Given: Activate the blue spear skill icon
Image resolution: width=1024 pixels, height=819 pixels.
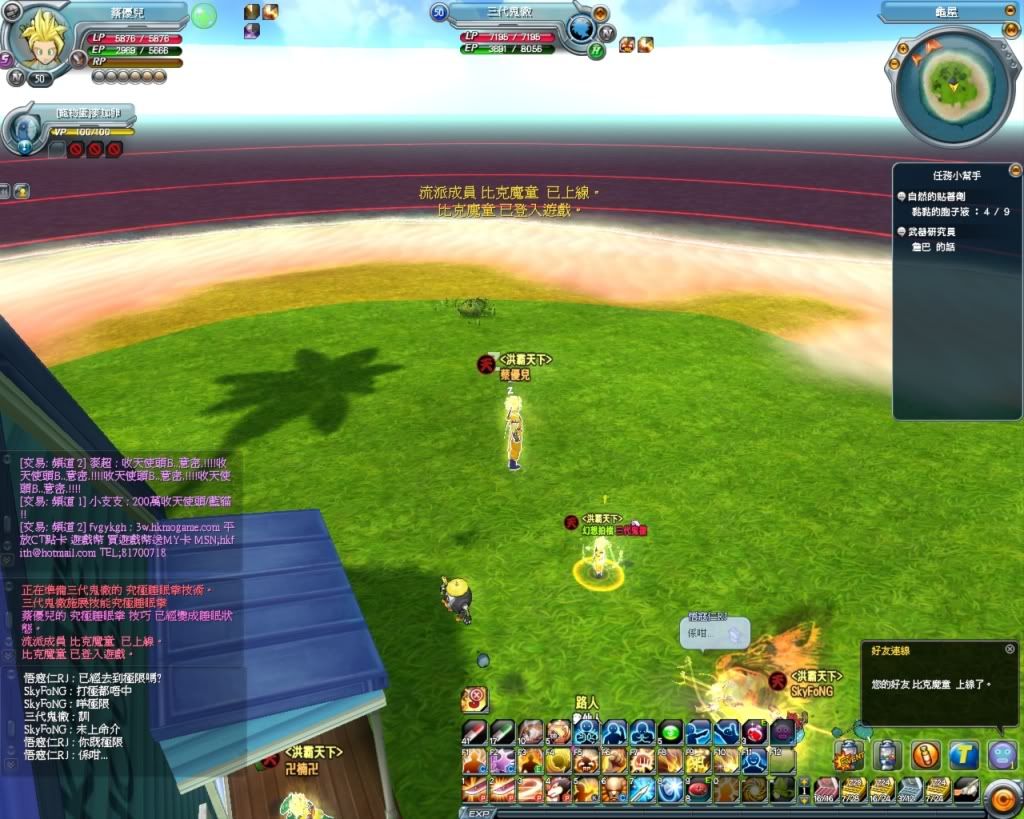Looking at the screenshot, I should click(x=641, y=789).
